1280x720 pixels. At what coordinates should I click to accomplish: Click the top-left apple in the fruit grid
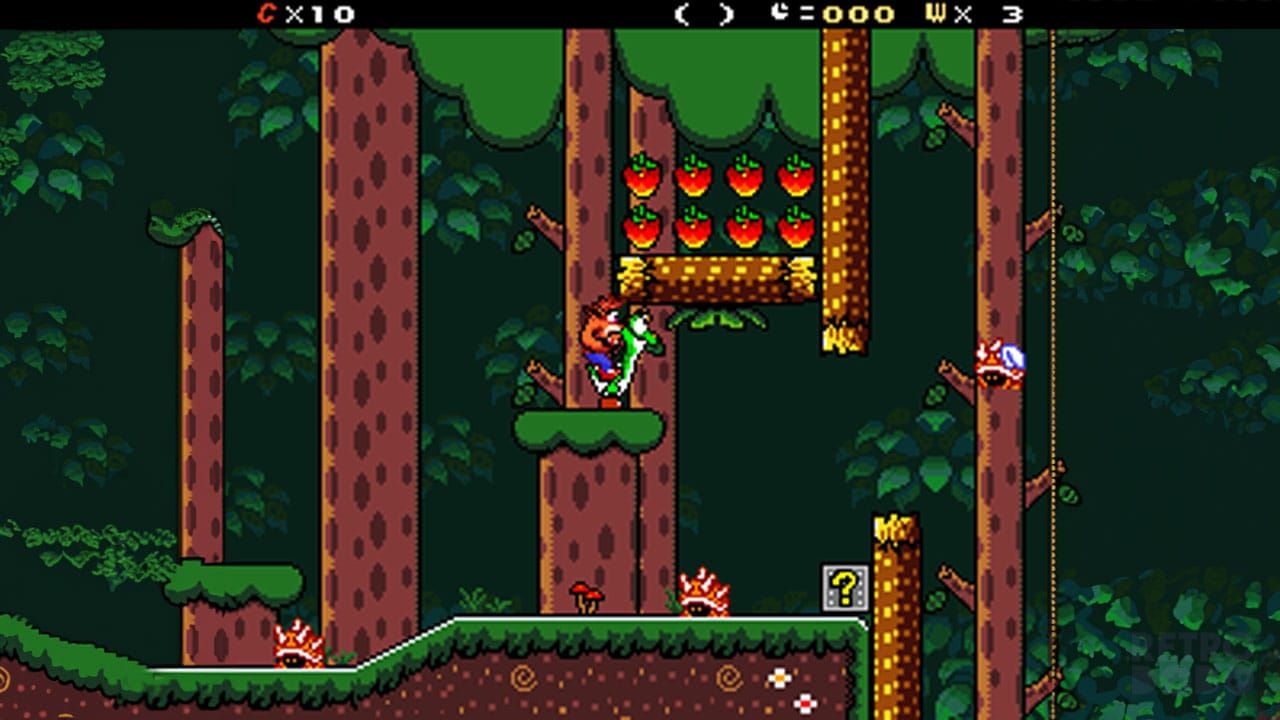(641, 176)
